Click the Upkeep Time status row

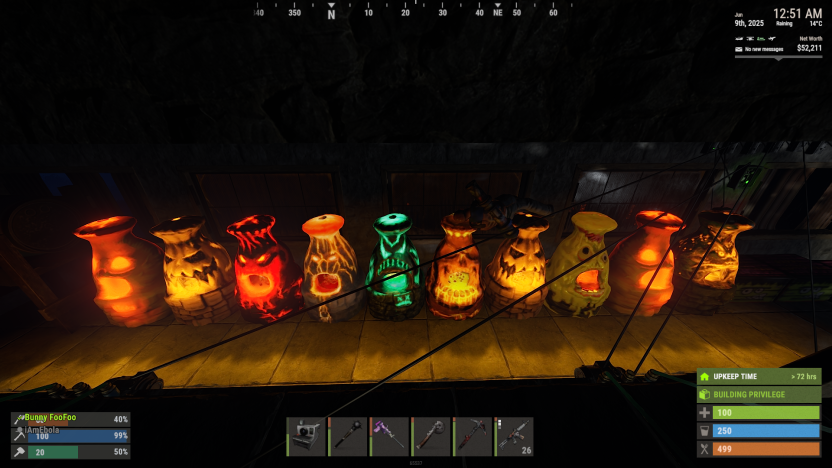[x=759, y=376]
